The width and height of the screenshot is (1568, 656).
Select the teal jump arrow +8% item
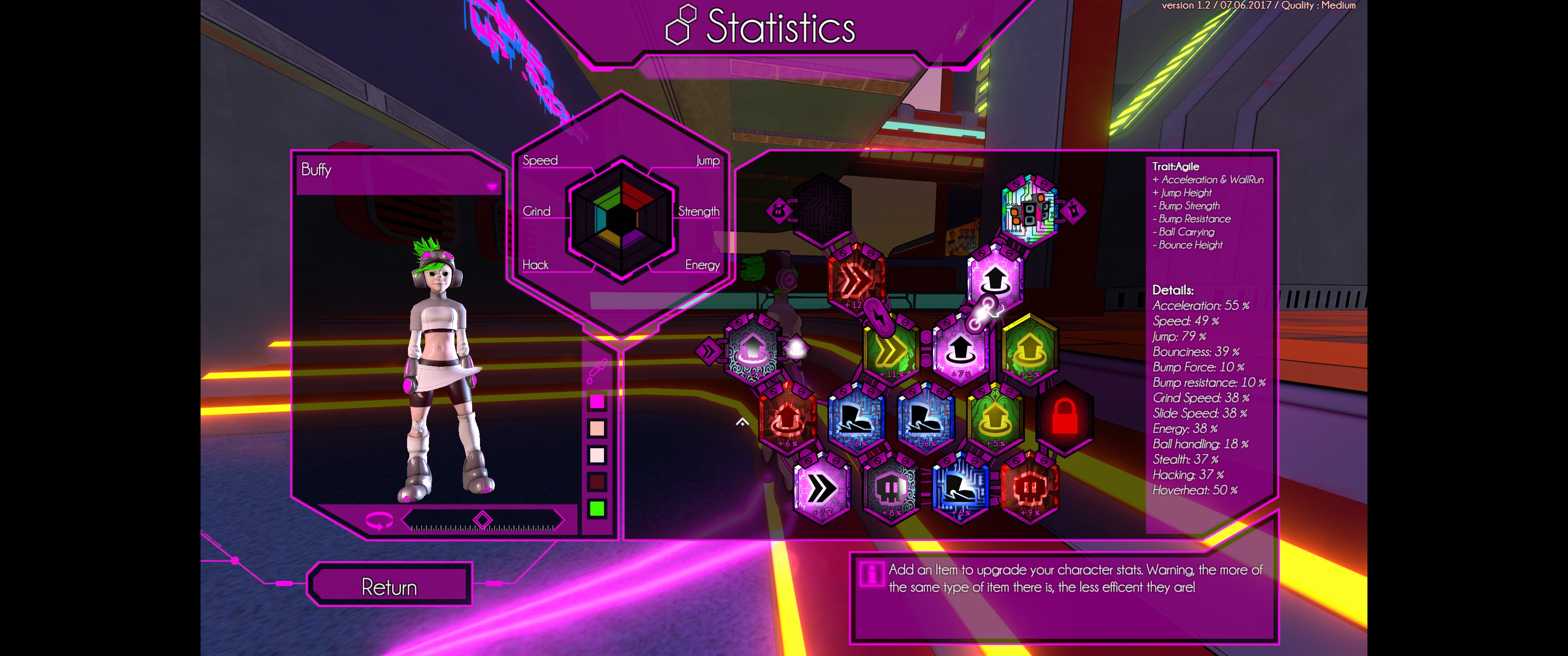point(753,349)
